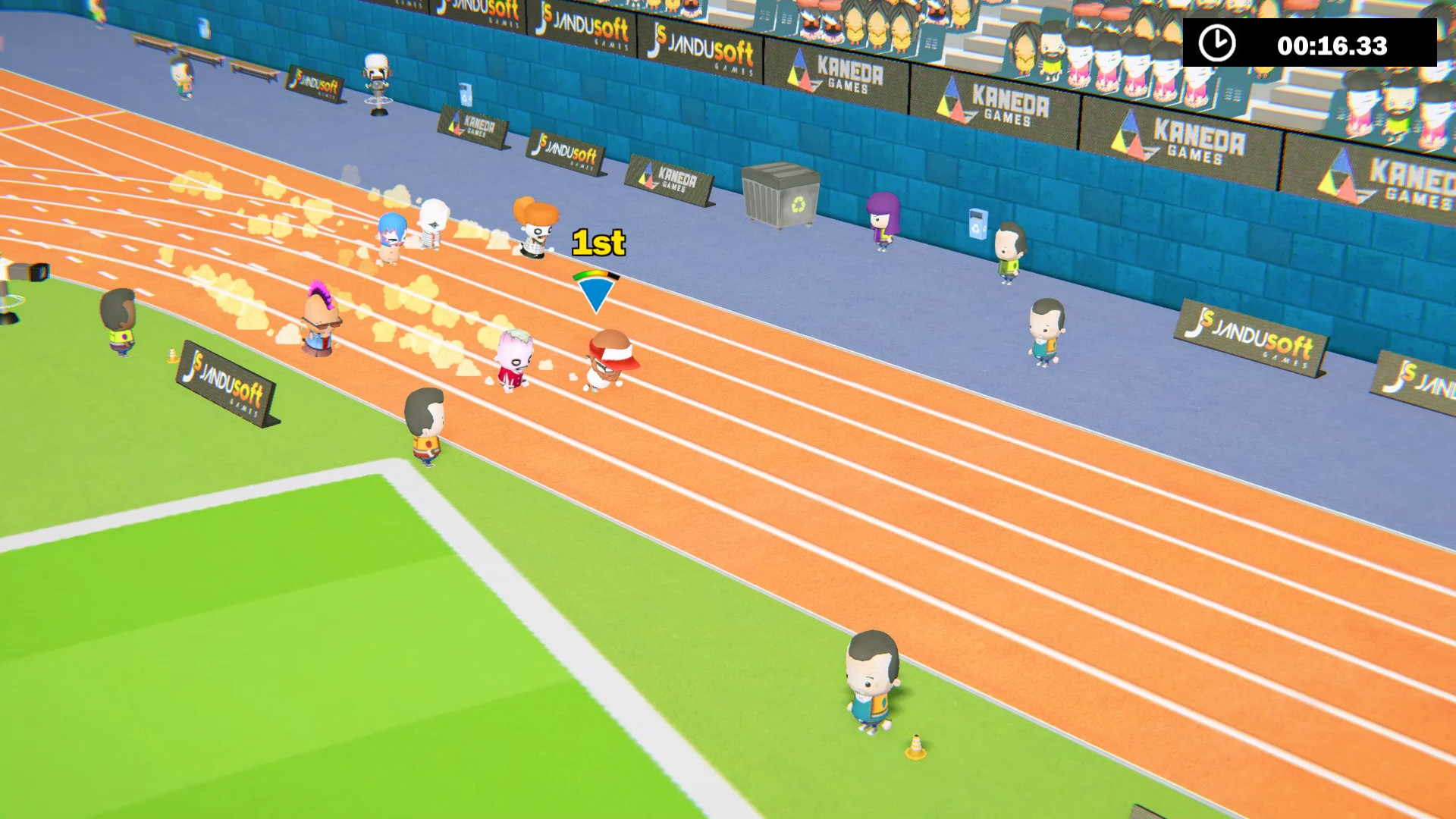This screenshot has height=819, width=1456.
Task: Click the gray dumpster beside the track
Action: 781,199
